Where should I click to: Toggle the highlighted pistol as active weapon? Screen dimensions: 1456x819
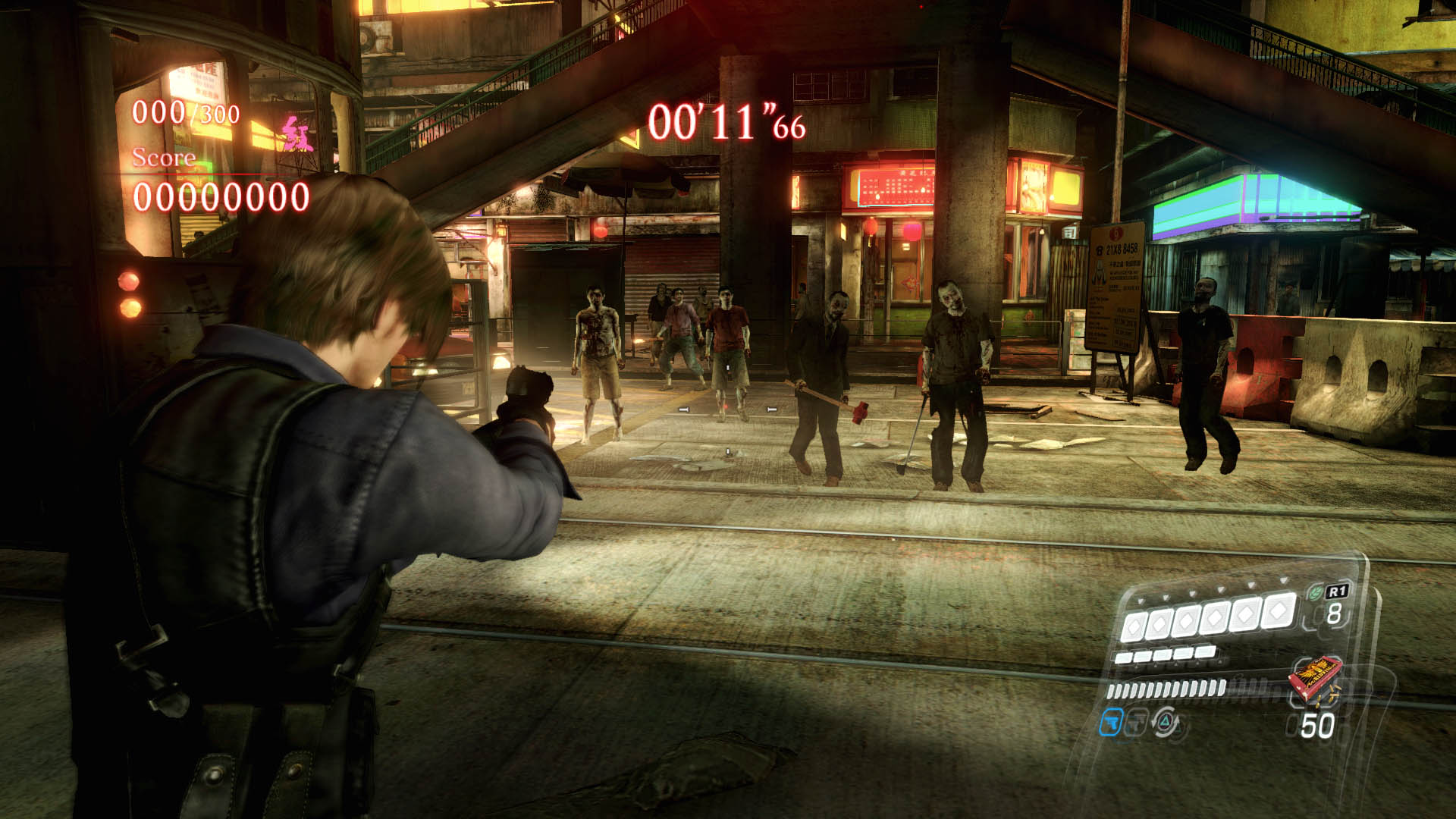point(1112,723)
